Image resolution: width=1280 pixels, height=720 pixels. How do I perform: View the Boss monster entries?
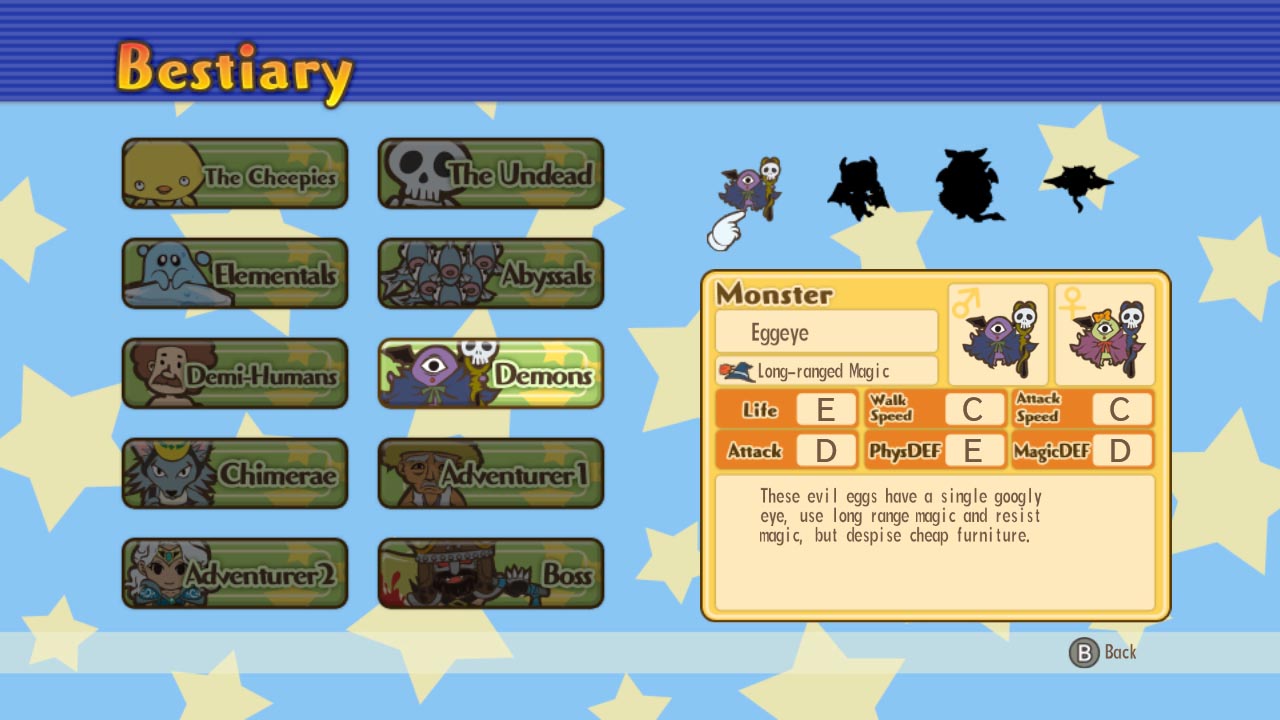point(490,573)
